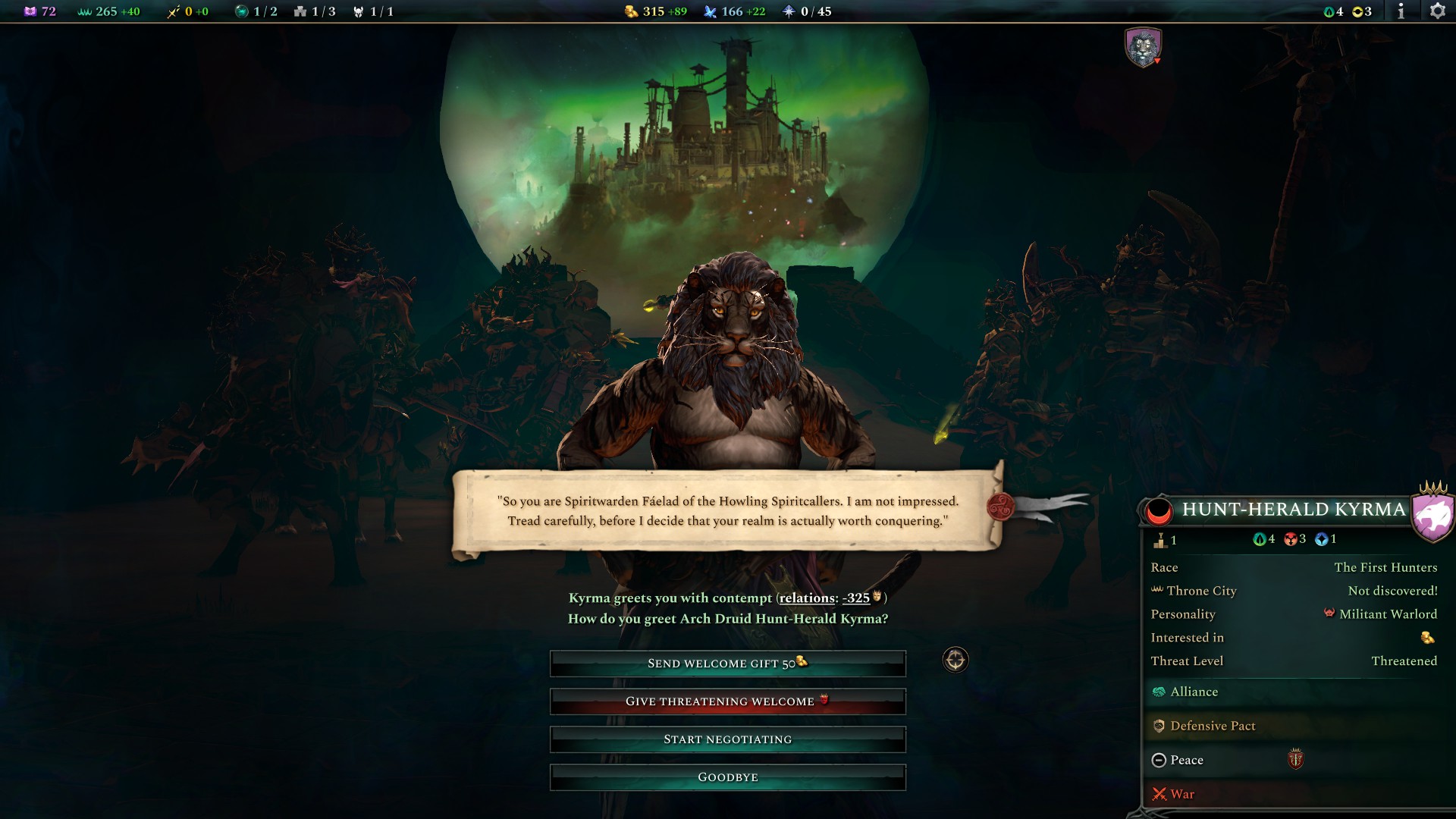Click the ping compass icon beside gift button
Image resolution: width=1456 pixels, height=819 pixels.
[955, 661]
